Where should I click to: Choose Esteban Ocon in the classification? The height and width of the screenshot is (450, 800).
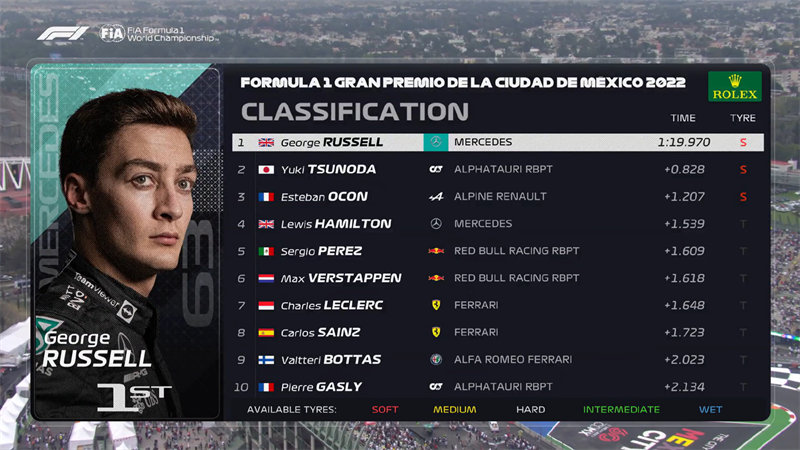coord(497,196)
